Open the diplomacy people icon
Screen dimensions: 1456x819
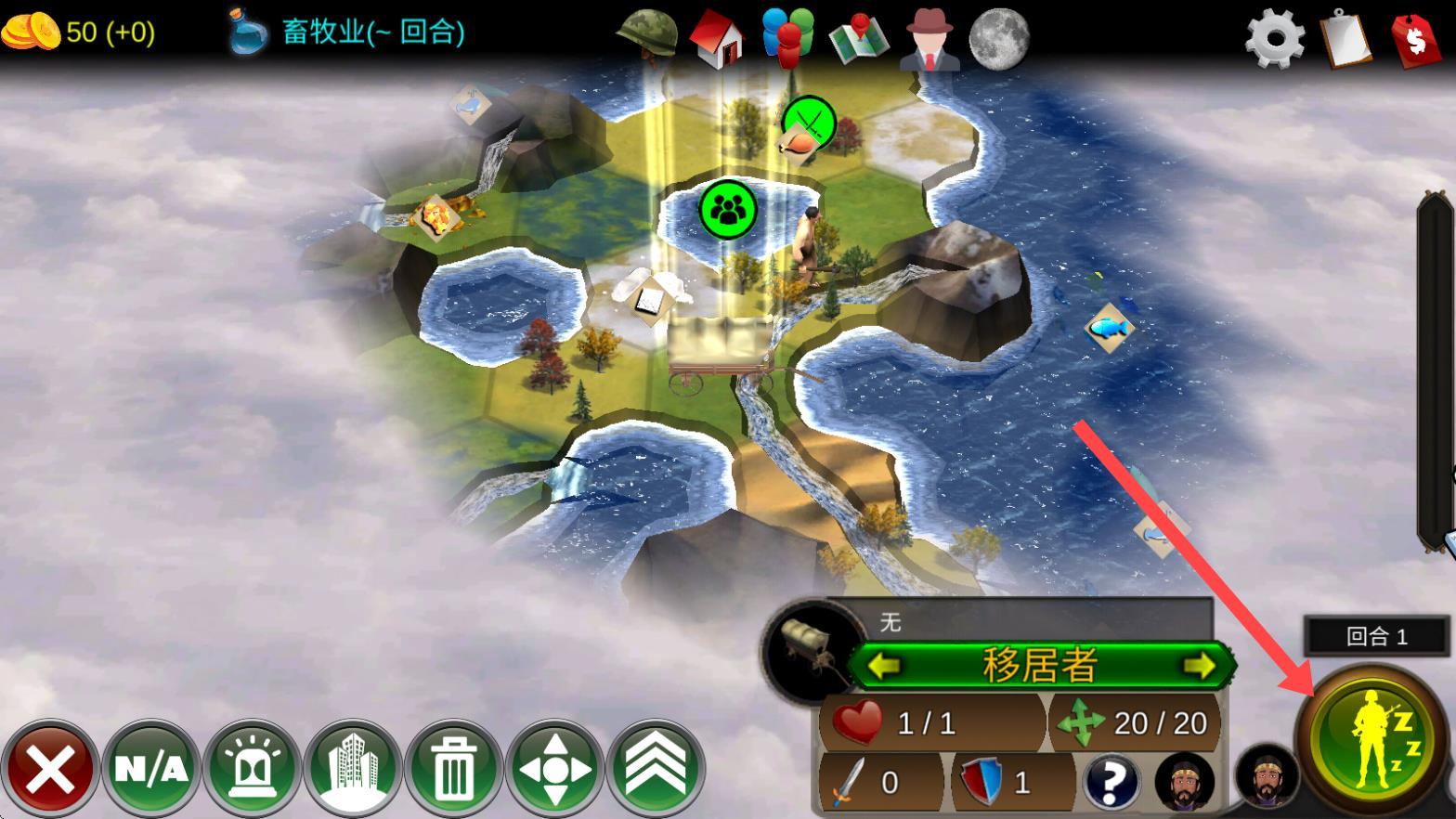(x=787, y=37)
